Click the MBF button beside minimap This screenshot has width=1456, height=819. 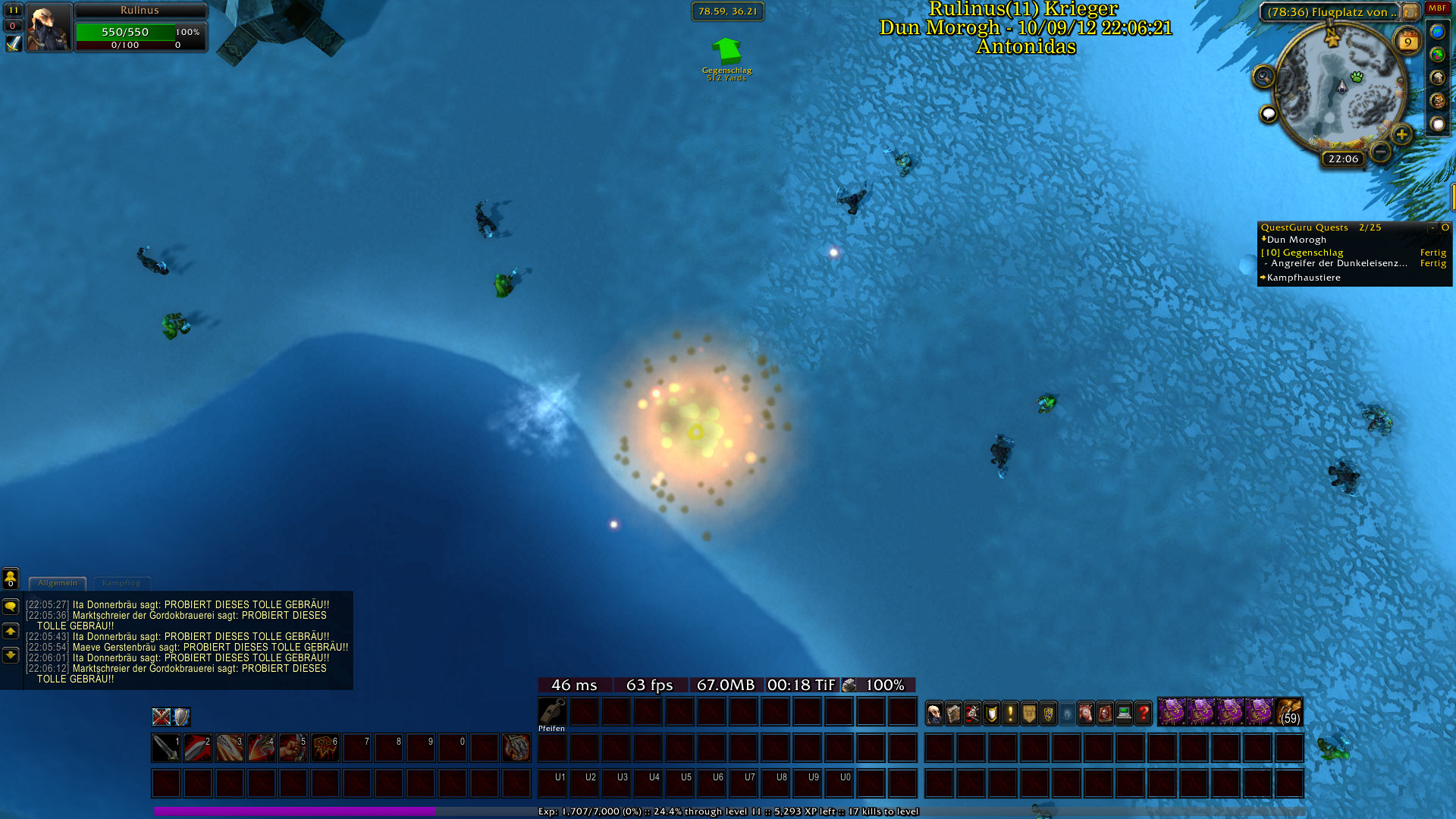pos(1437,8)
